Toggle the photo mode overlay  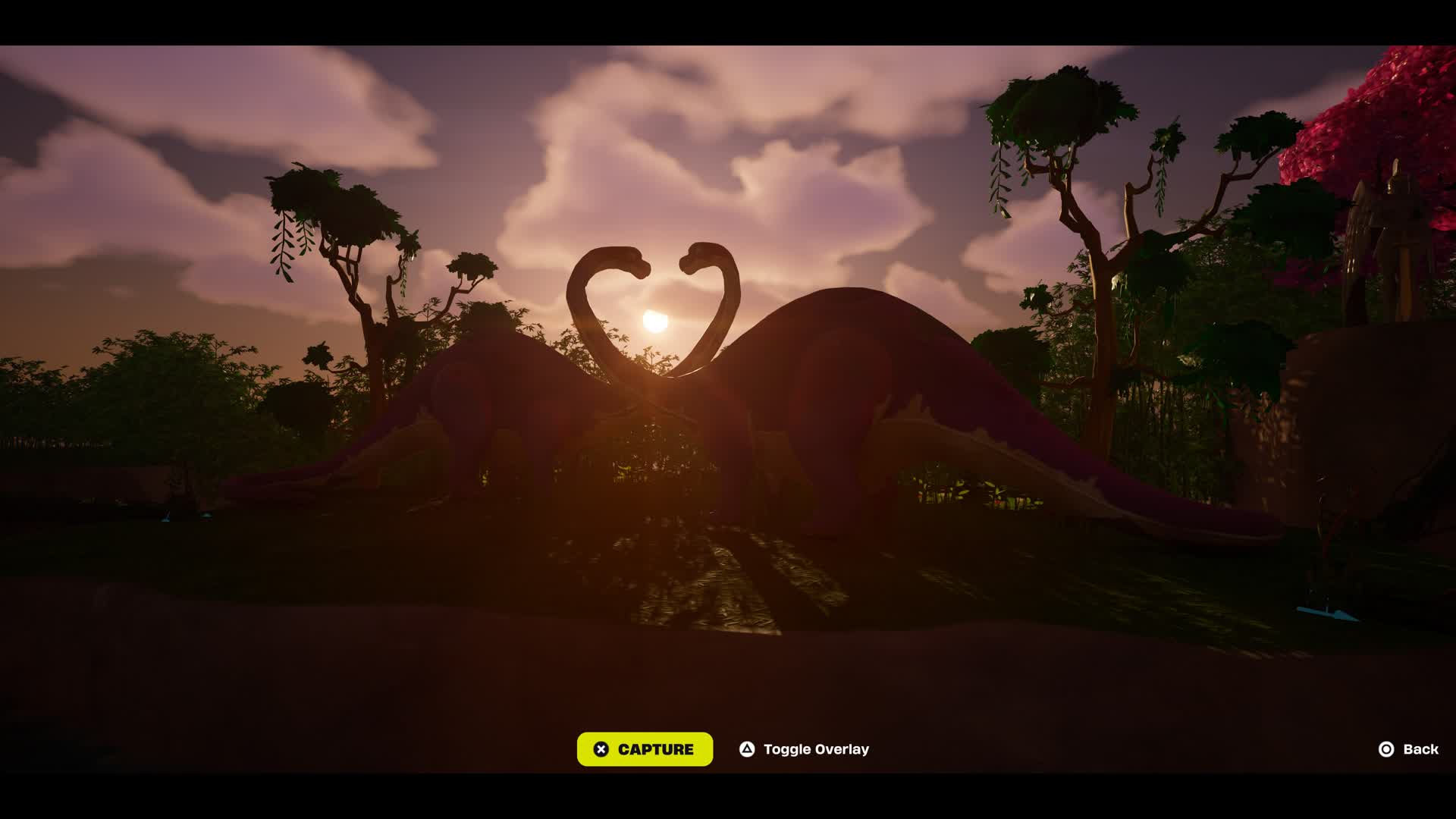tap(805, 749)
